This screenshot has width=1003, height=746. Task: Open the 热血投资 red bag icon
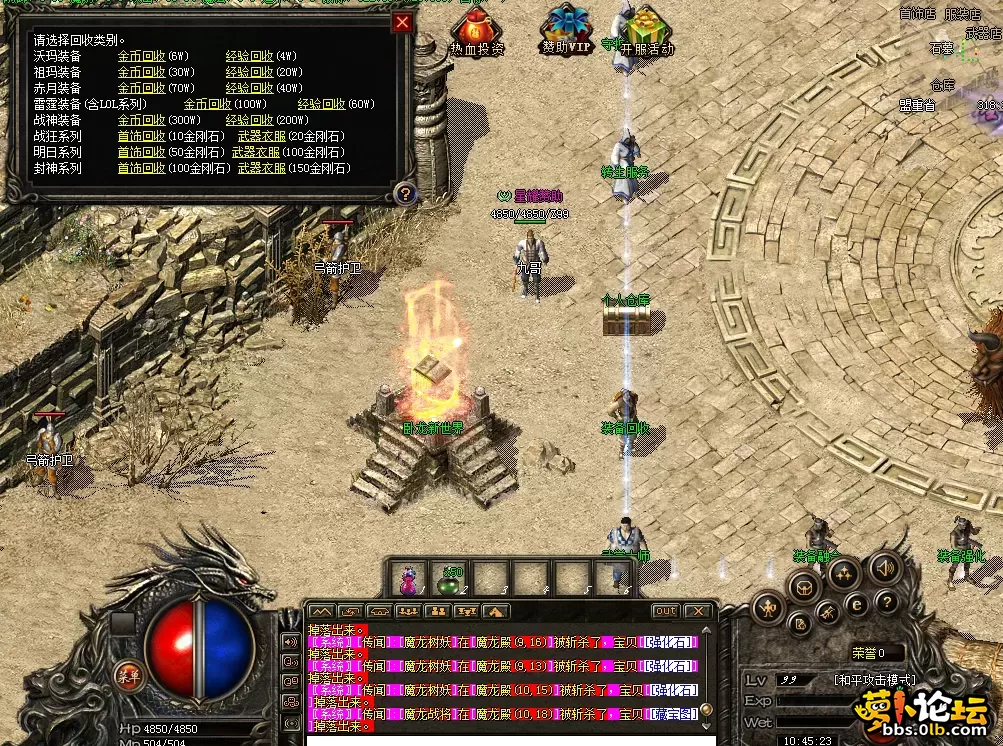coord(477,28)
